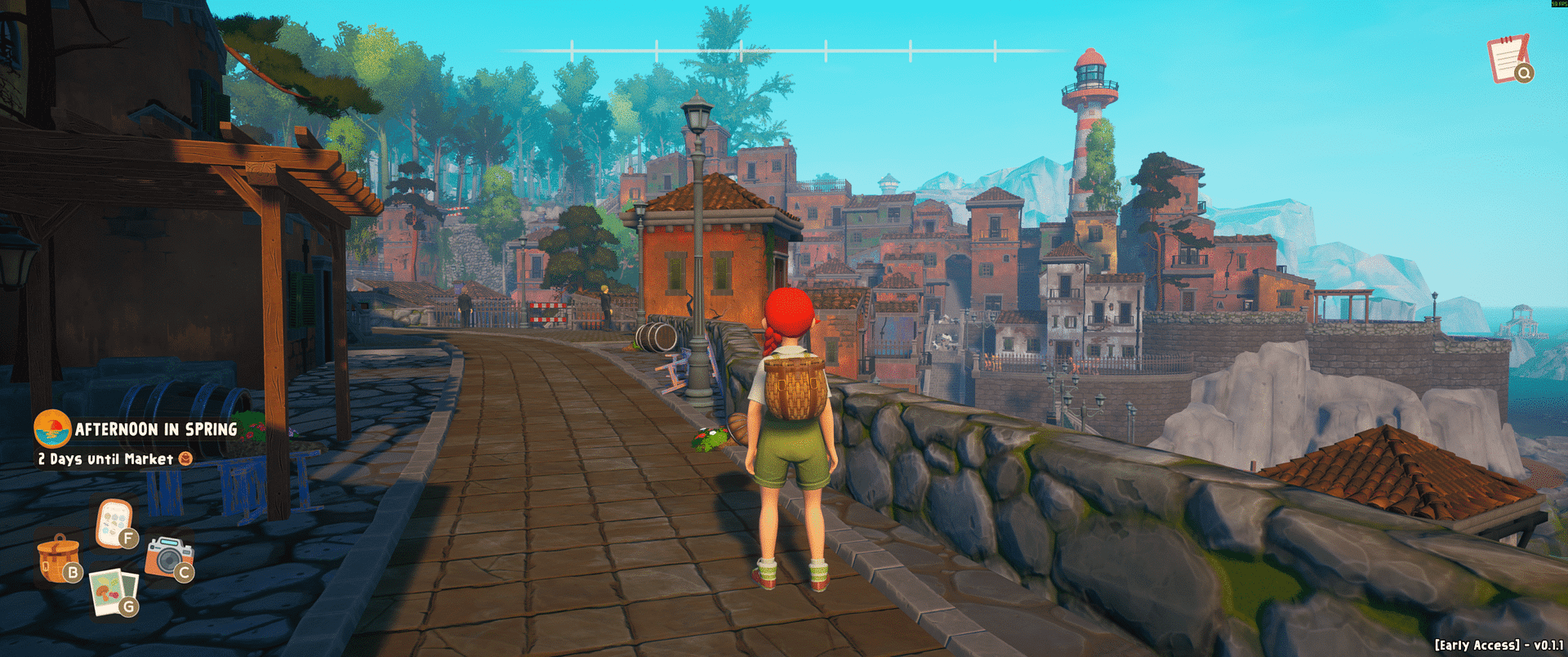Click the sunset time-of-day emblem
Screen dimensions: 1568x657
51,428
